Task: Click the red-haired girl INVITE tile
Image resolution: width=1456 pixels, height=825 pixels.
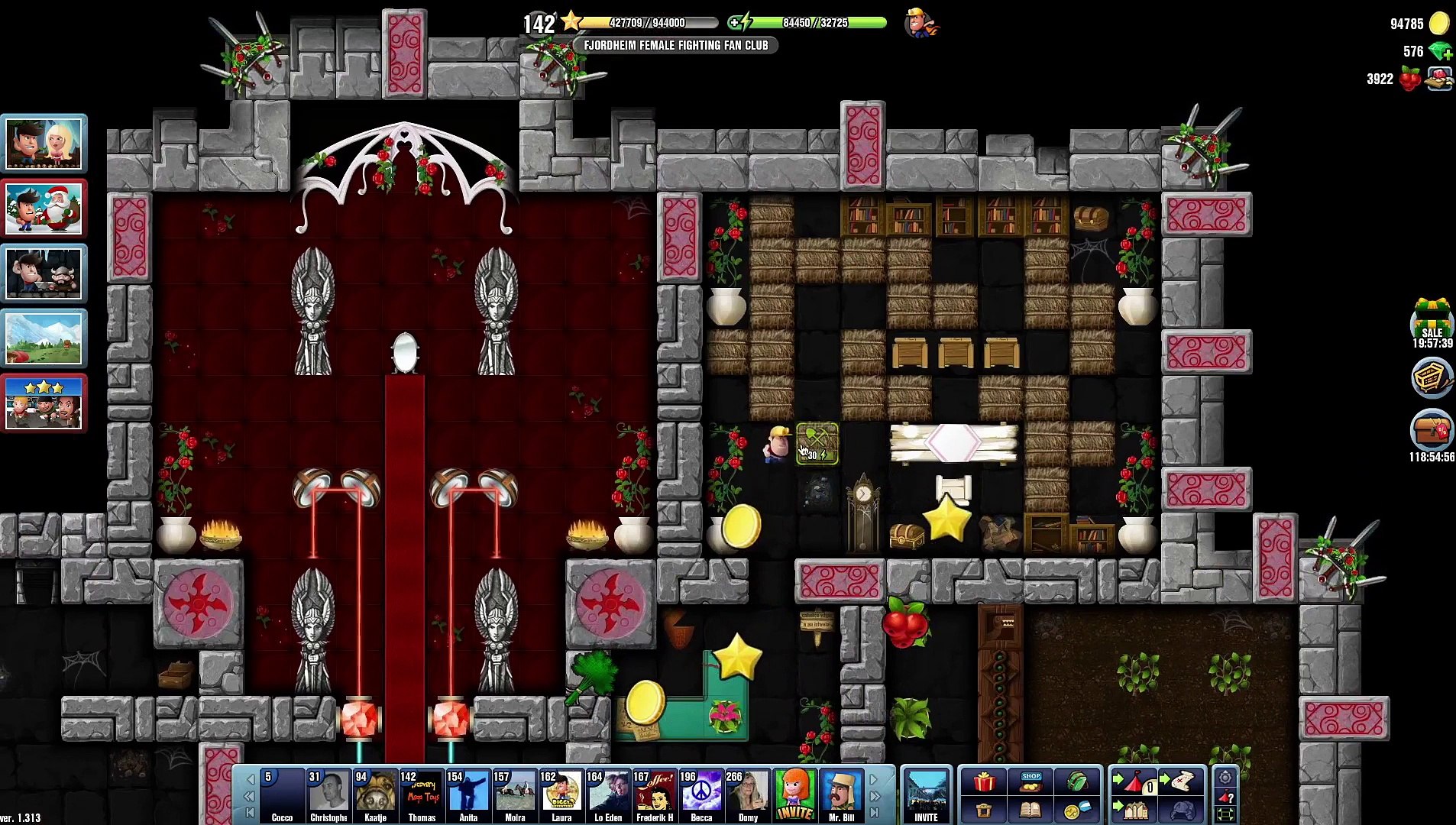Action: 794,796
